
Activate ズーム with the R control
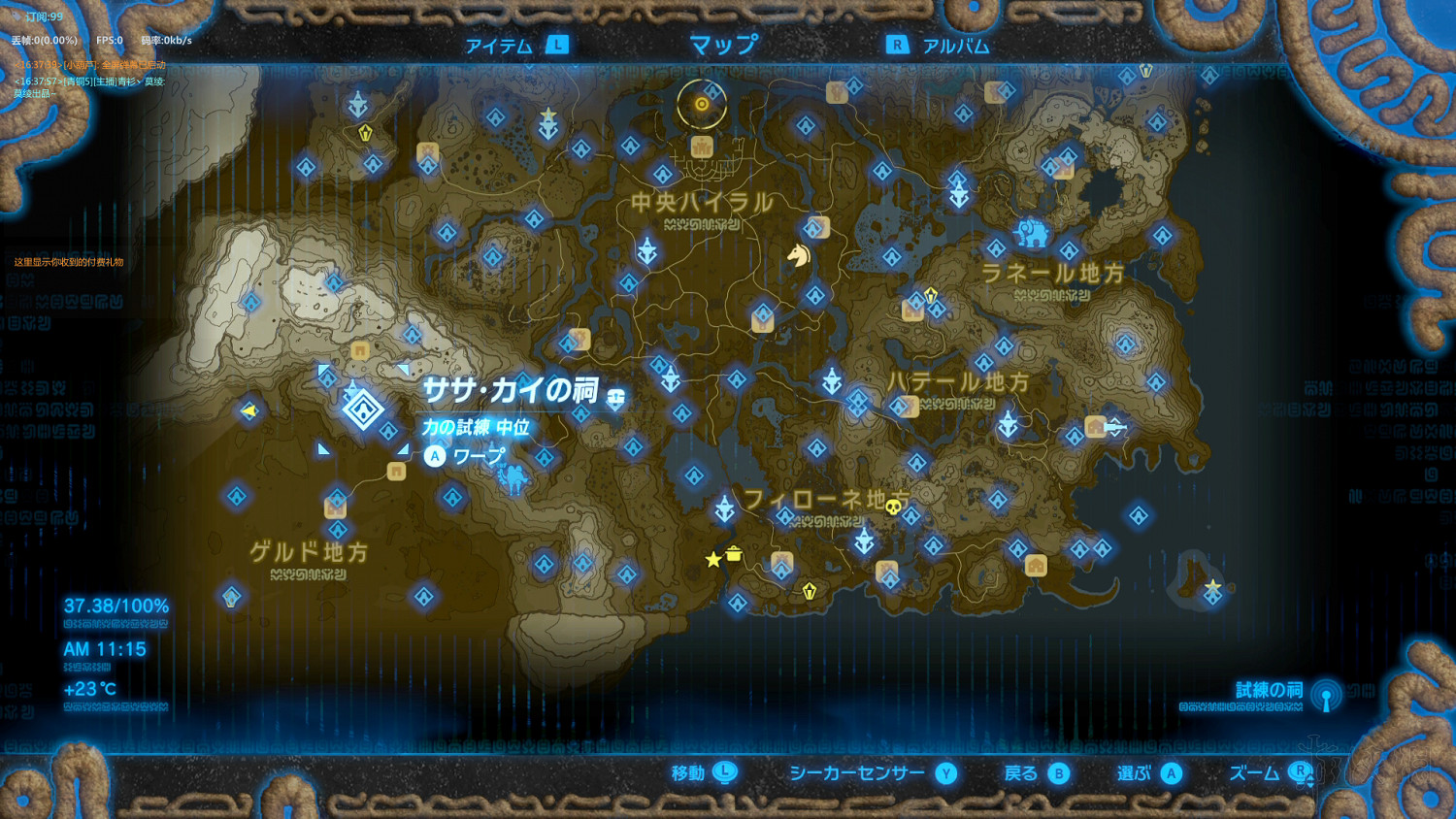click(x=1272, y=773)
